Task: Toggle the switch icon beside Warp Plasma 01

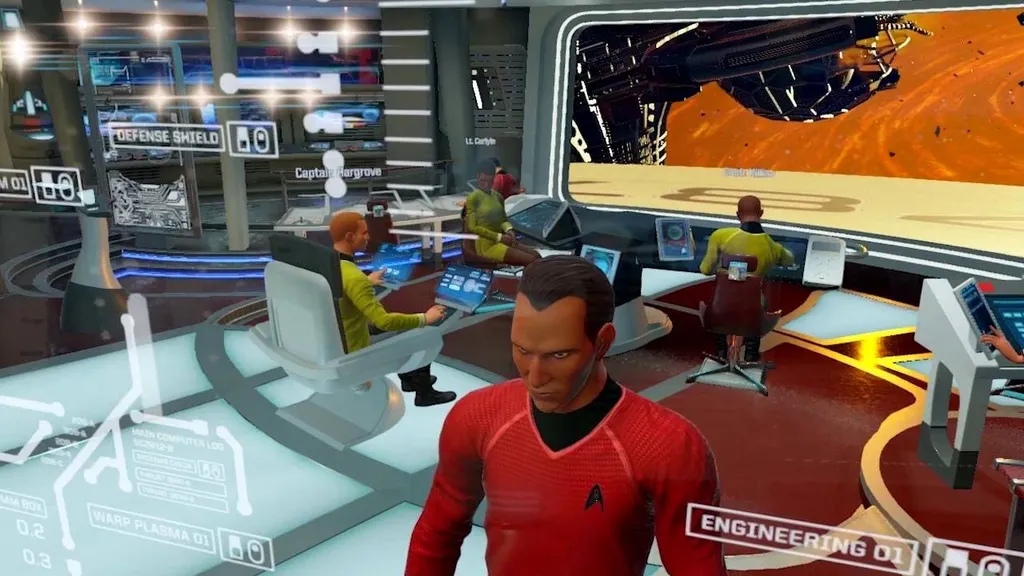Action: (x=245, y=550)
